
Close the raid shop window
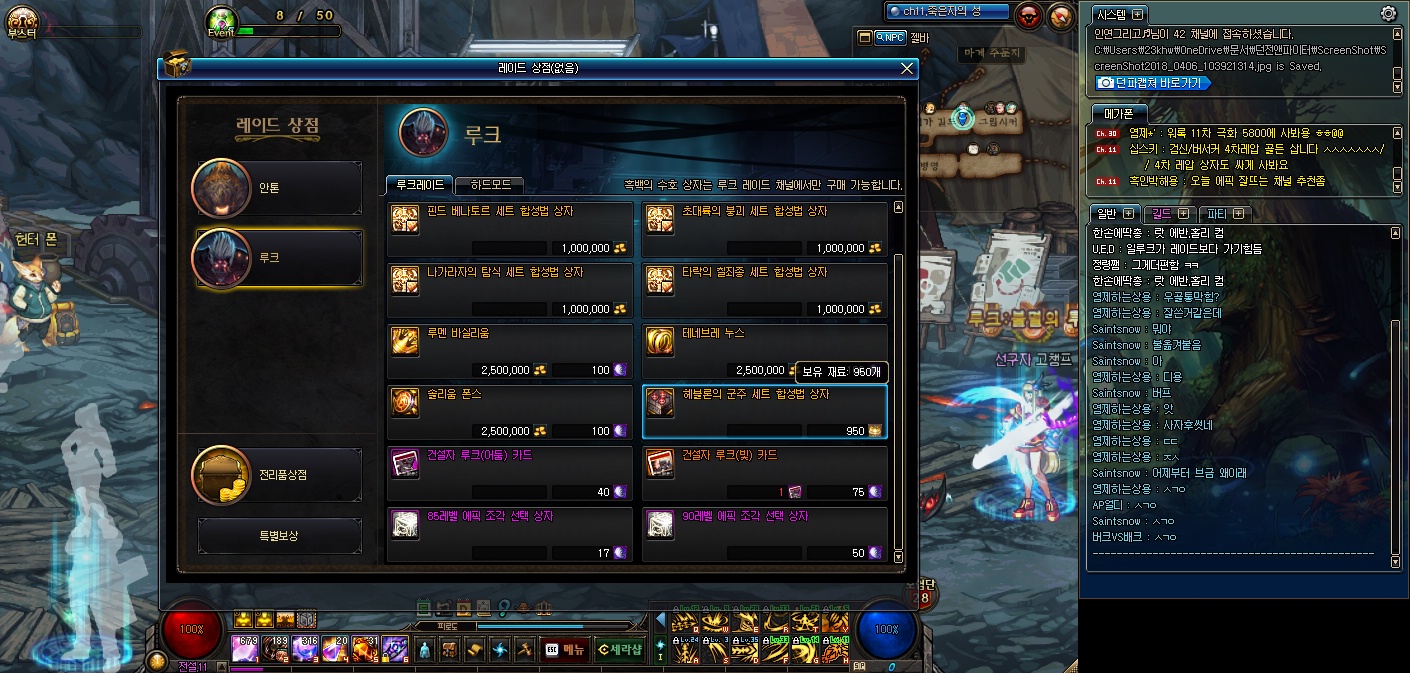(x=907, y=68)
